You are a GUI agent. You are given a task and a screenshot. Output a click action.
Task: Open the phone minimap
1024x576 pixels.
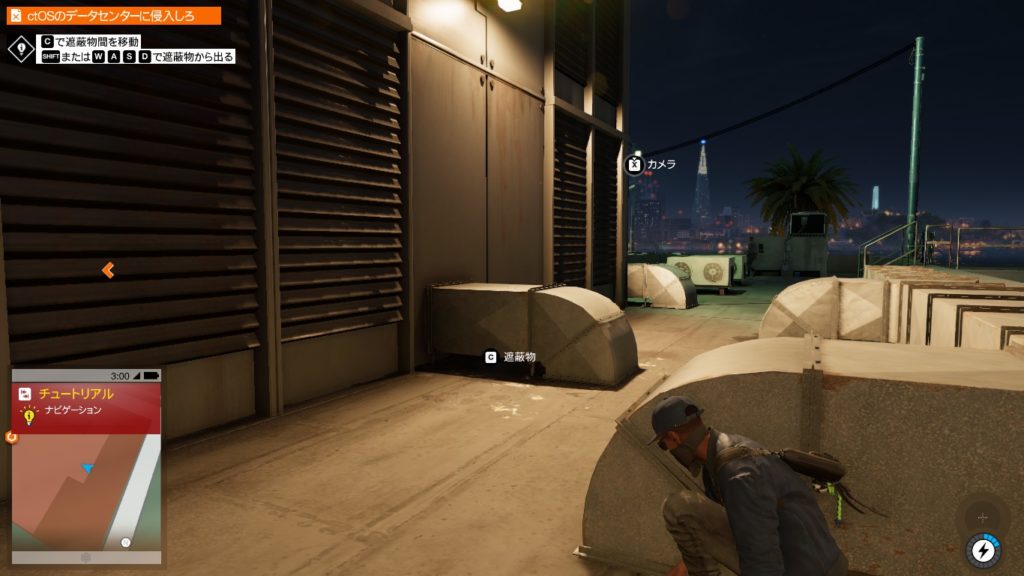(86, 490)
